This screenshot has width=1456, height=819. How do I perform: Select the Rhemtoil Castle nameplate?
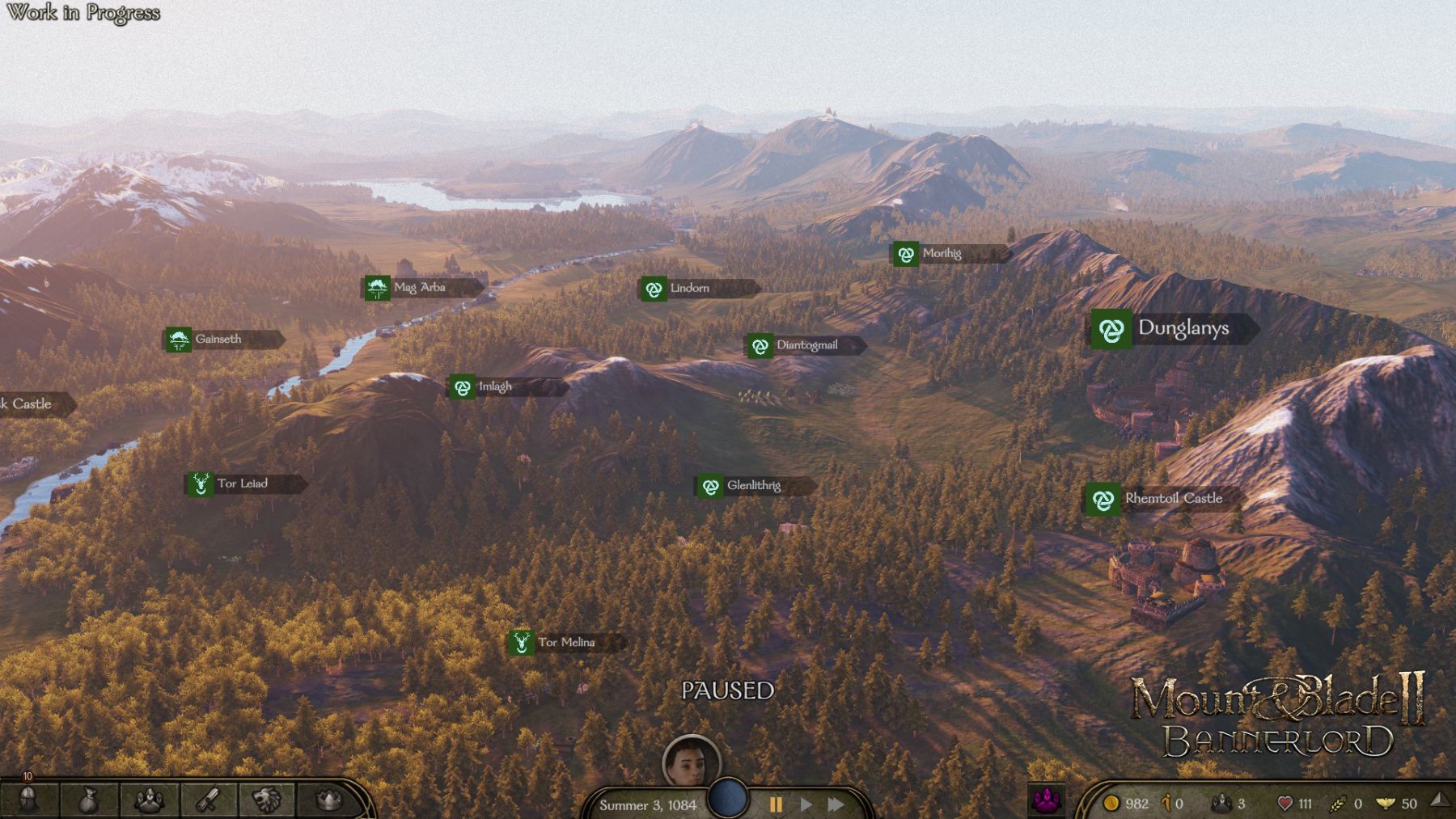tap(1163, 499)
